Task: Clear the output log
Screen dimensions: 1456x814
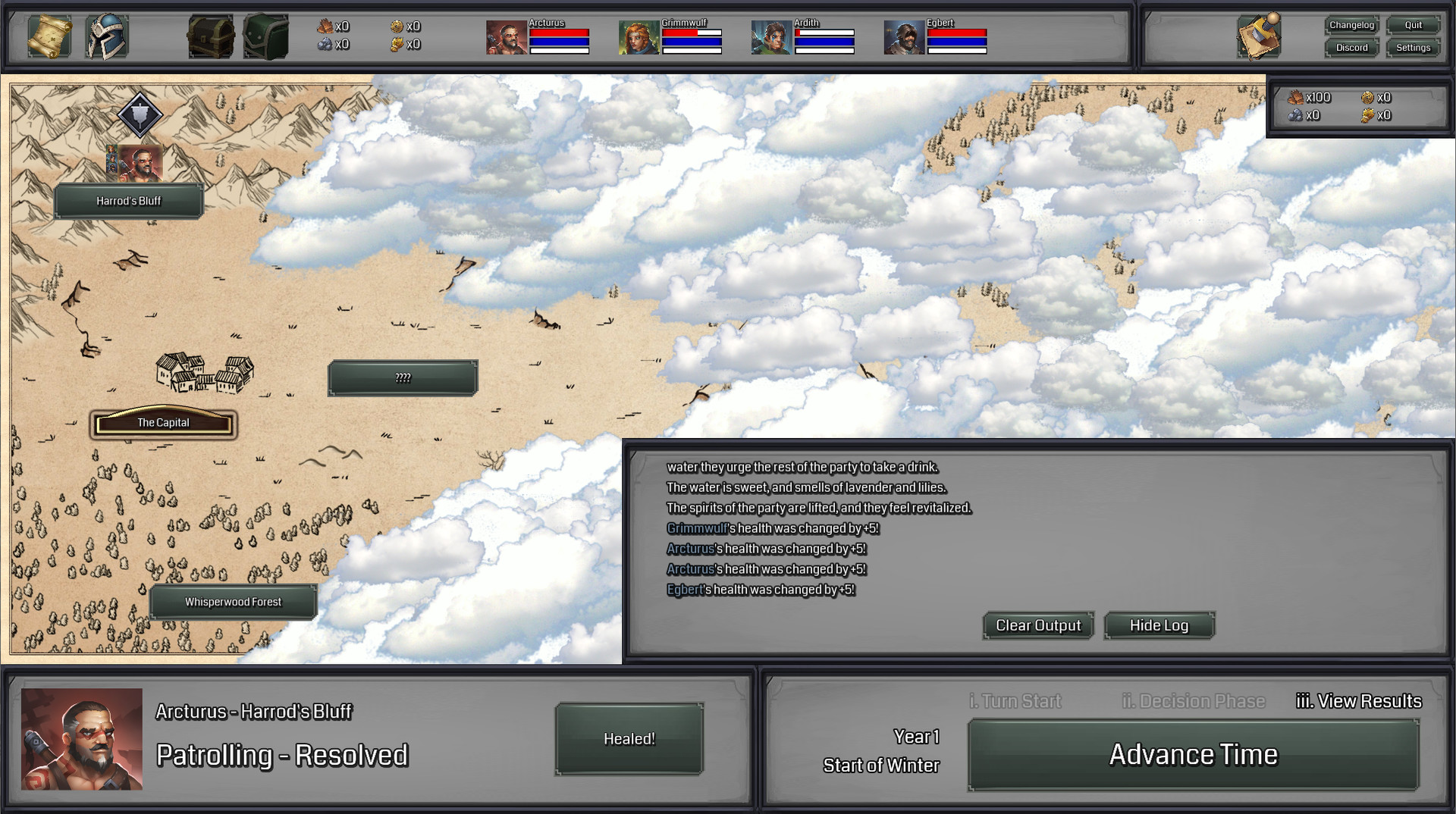Action: click(x=1037, y=625)
